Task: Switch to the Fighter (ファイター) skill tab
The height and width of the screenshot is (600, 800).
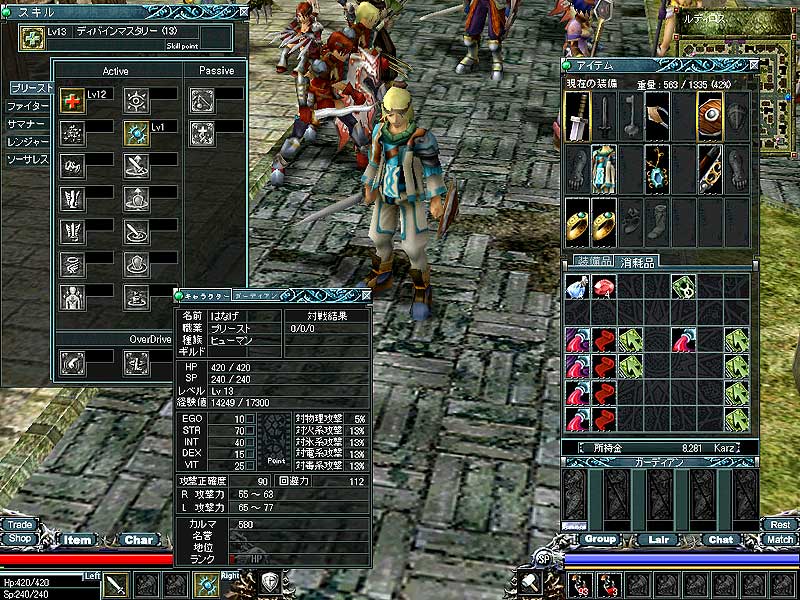Action: [x=26, y=106]
